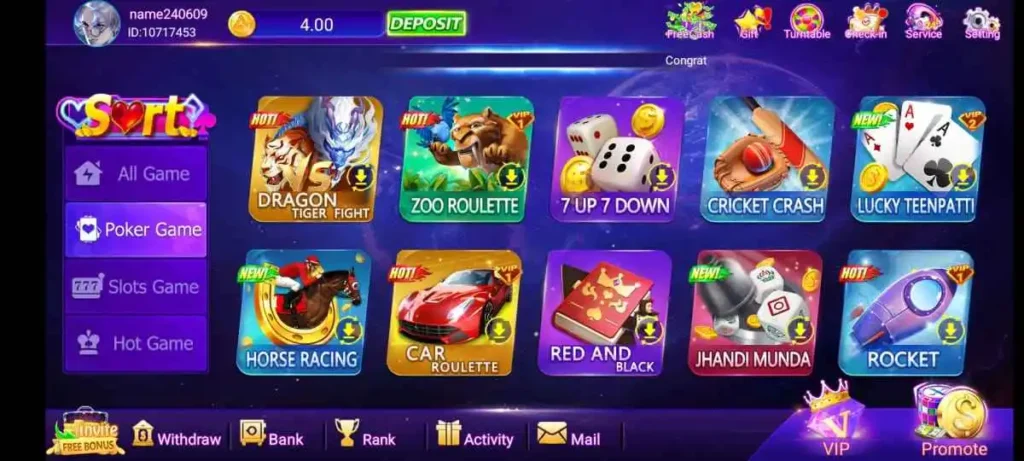Tap the green Deposit button
This screenshot has height=461, width=1024.
pyautogui.click(x=426, y=23)
